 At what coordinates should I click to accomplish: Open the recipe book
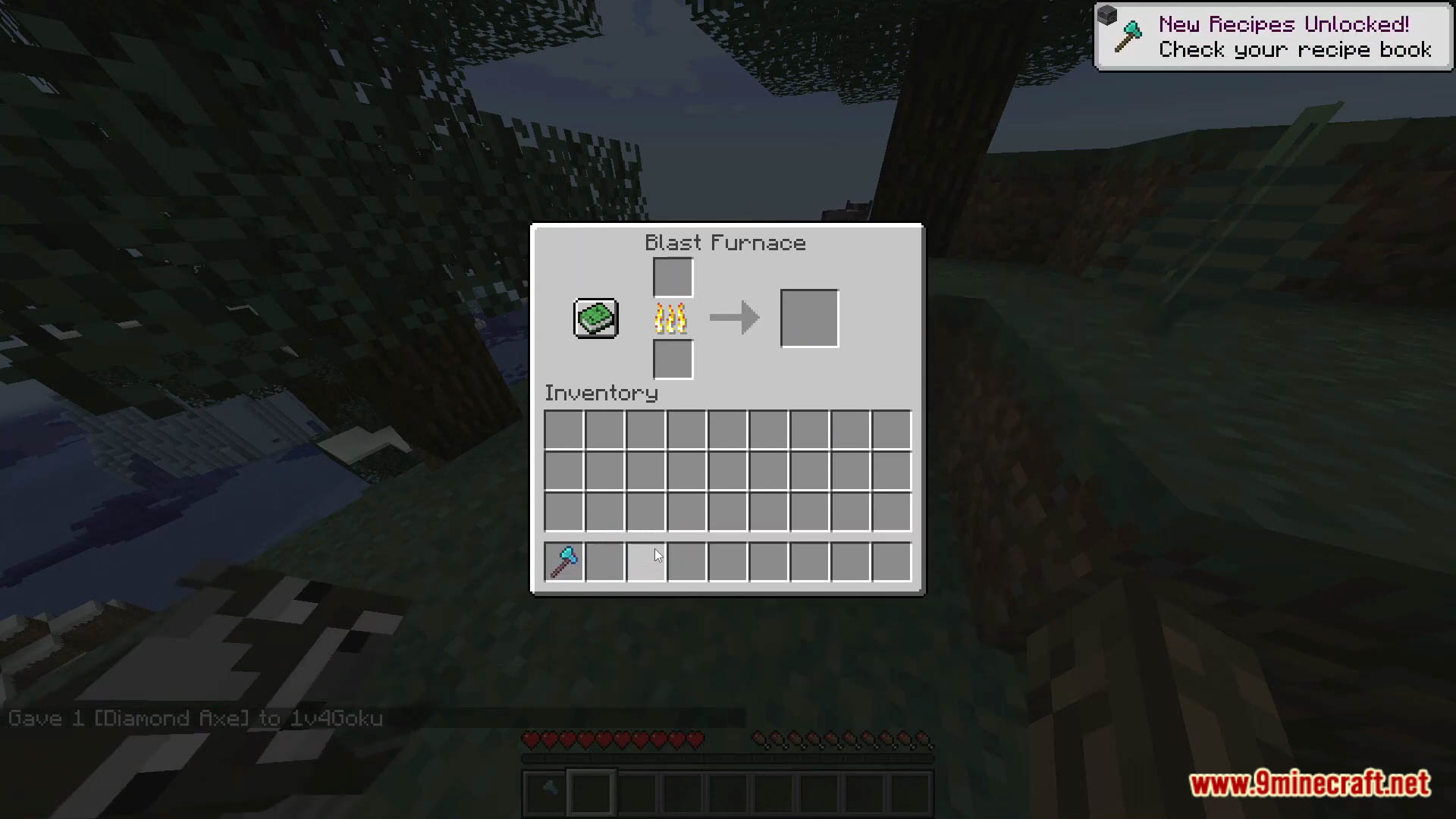coord(596,318)
